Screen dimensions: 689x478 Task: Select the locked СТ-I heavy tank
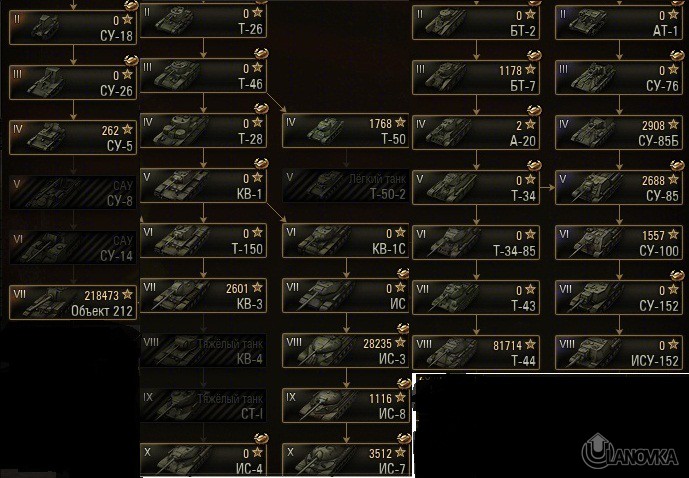tap(205, 405)
